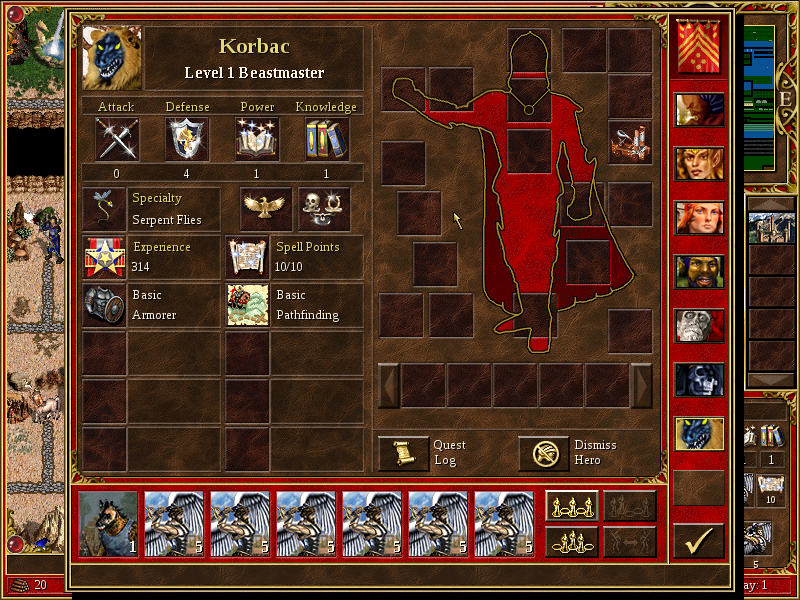The width and height of the screenshot is (800, 600).
Task: Click the backpack left arrow button
Action: (x=388, y=385)
